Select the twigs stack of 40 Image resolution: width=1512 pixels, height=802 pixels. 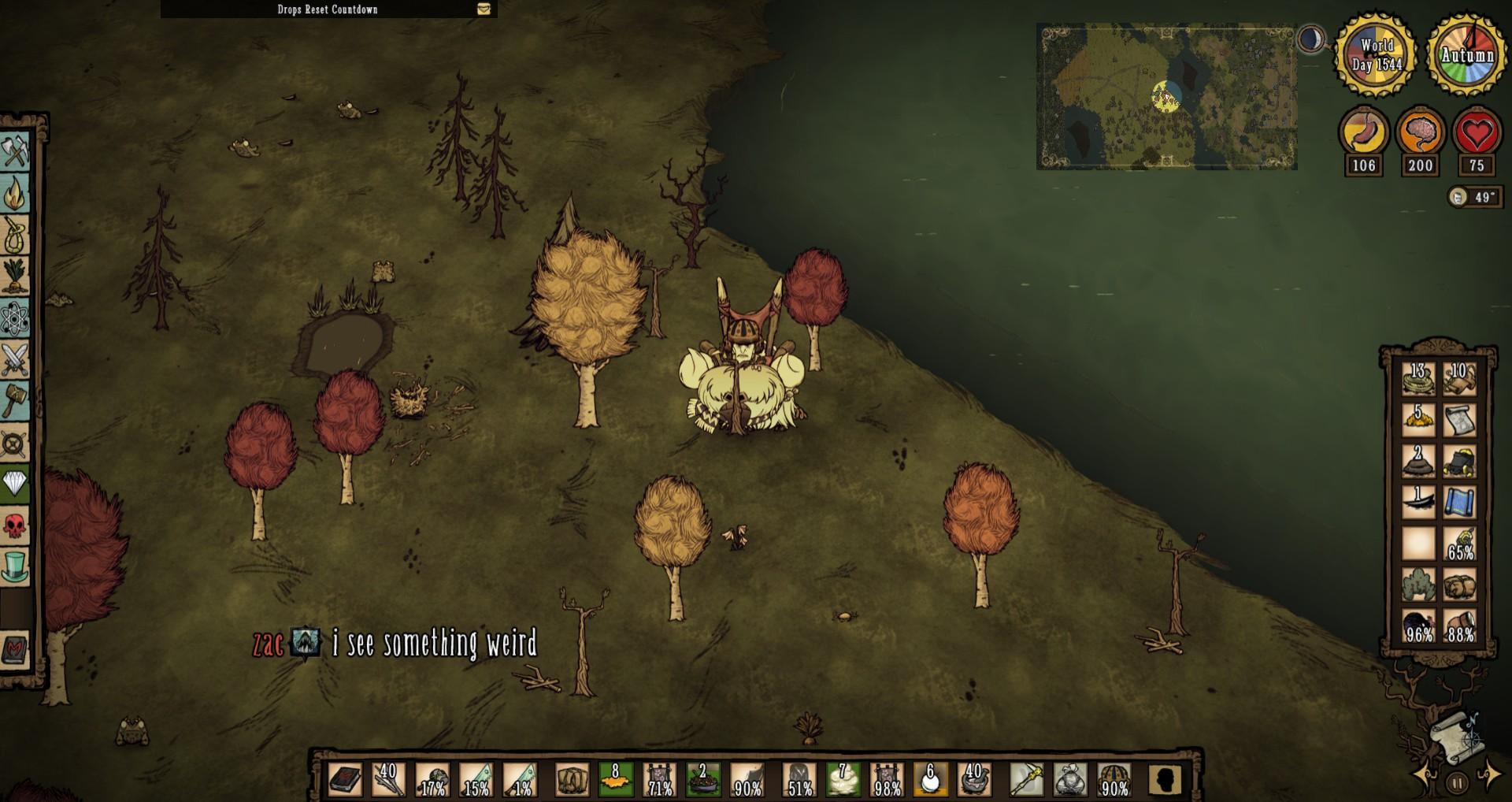[388, 780]
